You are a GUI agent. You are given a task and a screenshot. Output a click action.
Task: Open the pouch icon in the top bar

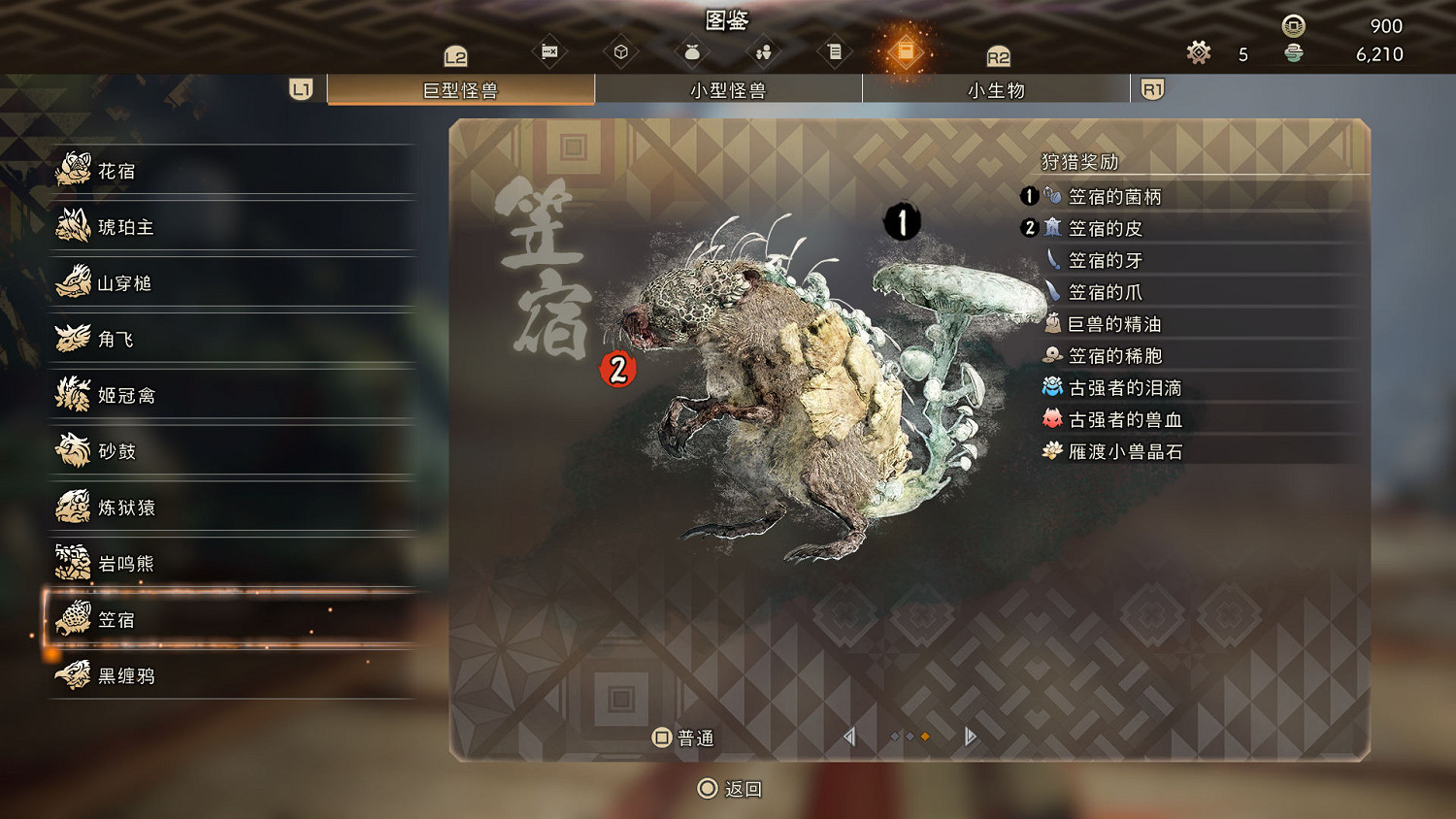coord(692,50)
